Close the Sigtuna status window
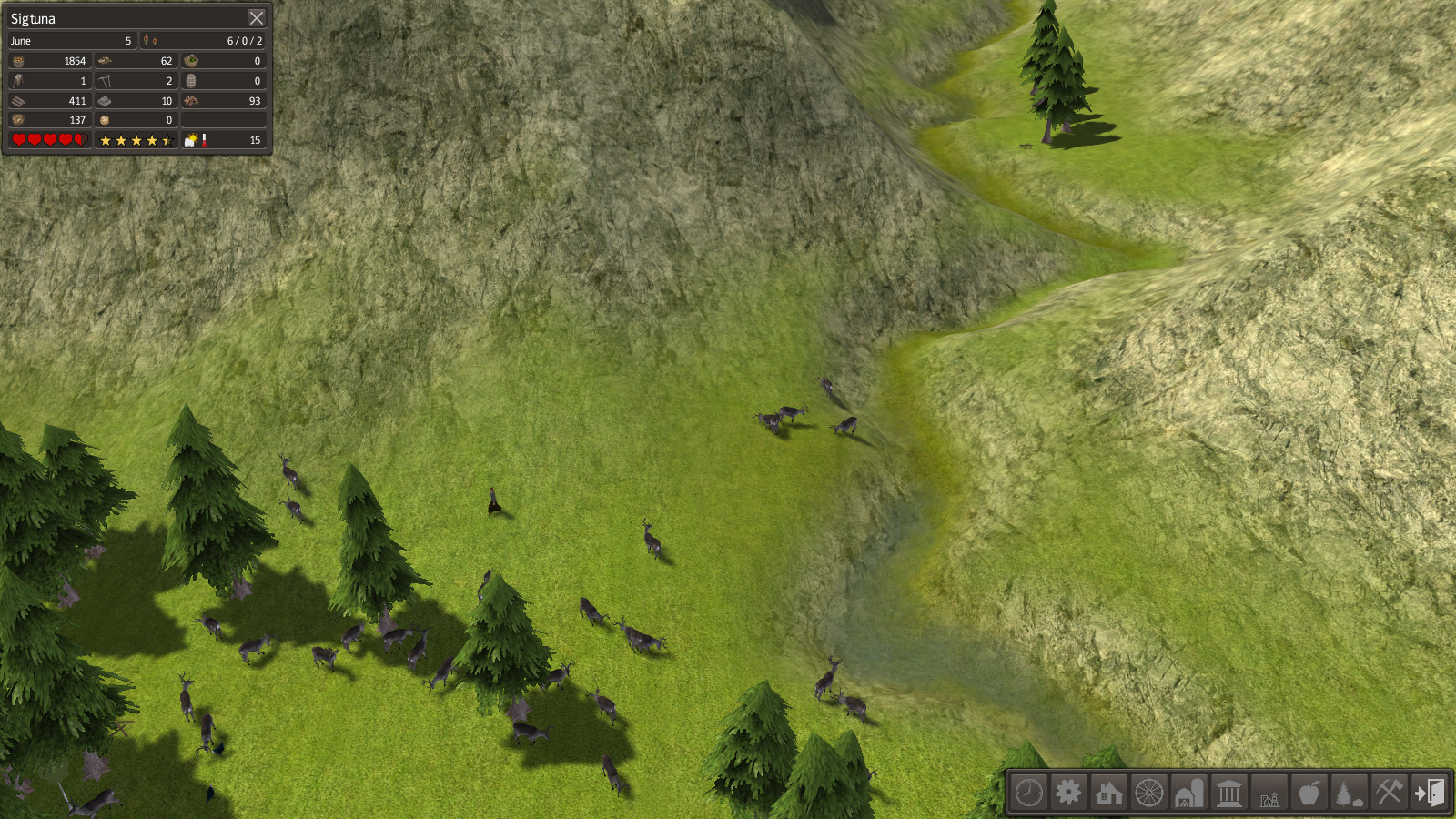The width and height of the screenshot is (1456, 819). pos(257,18)
